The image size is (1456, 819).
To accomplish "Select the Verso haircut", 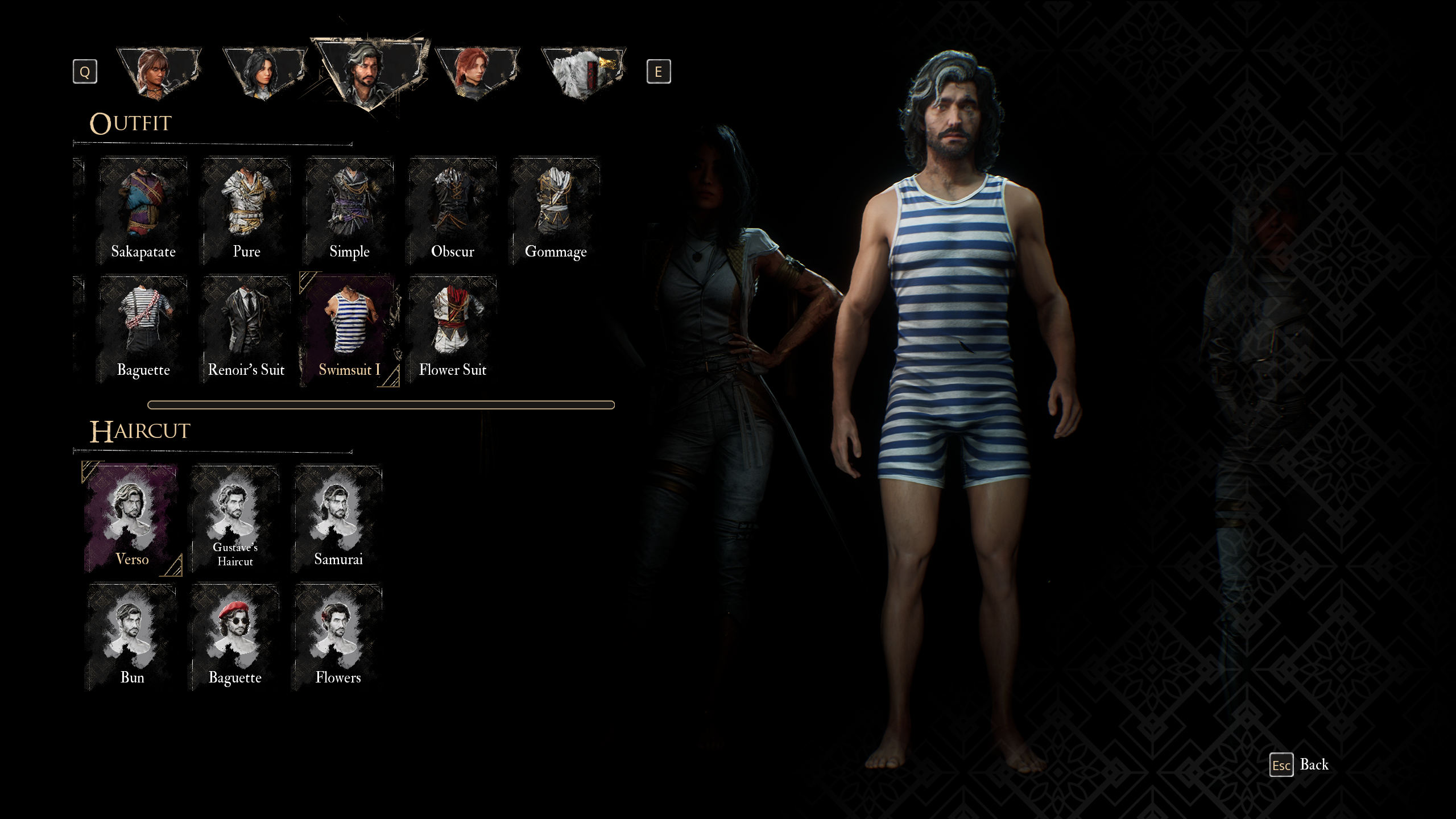I will 132,519.
